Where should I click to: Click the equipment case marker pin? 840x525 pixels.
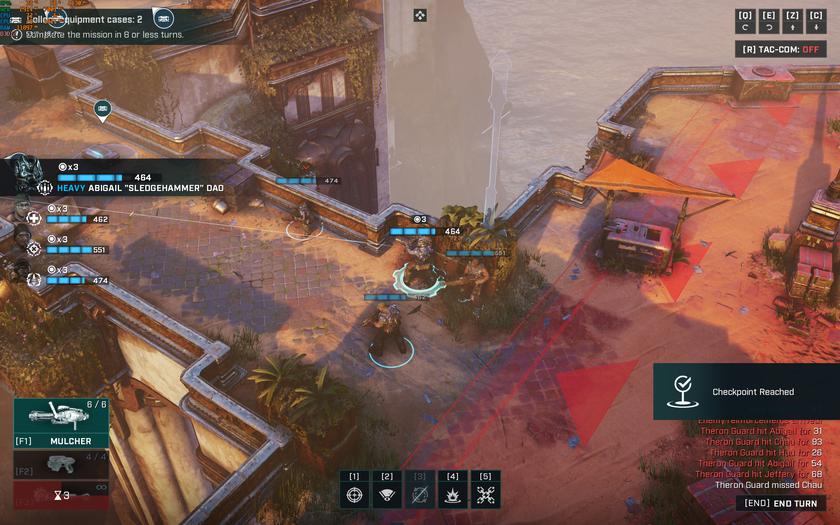pyautogui.click(x=102, y=109)
